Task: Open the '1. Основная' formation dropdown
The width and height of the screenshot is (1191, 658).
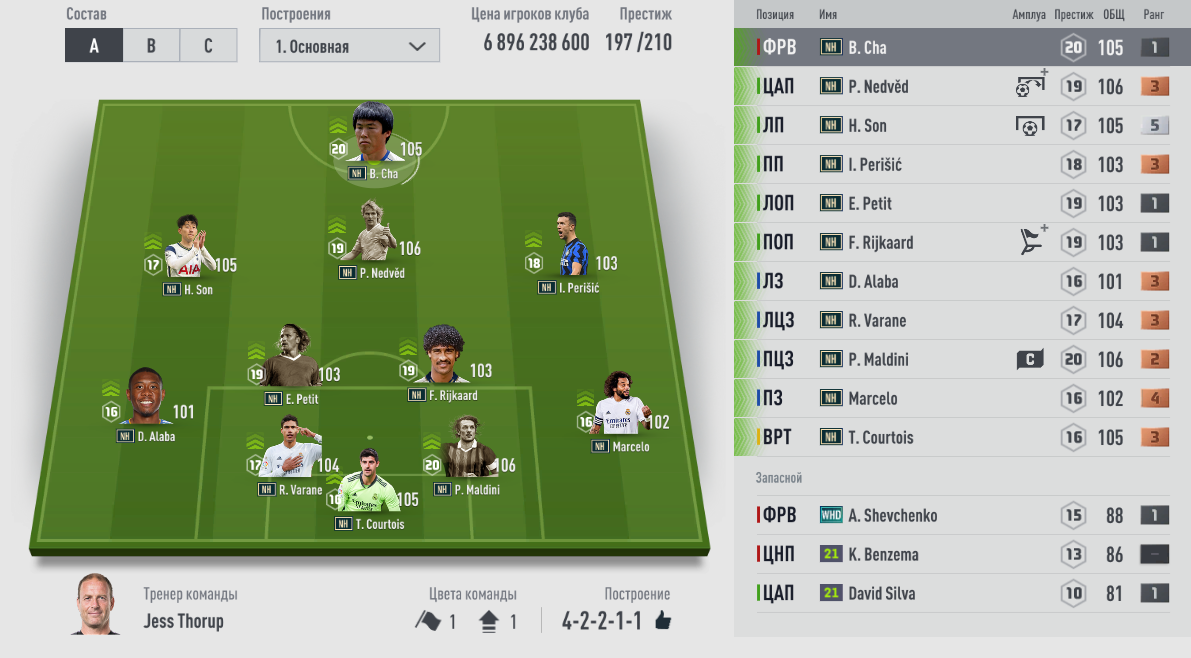Action: (348, 46)
